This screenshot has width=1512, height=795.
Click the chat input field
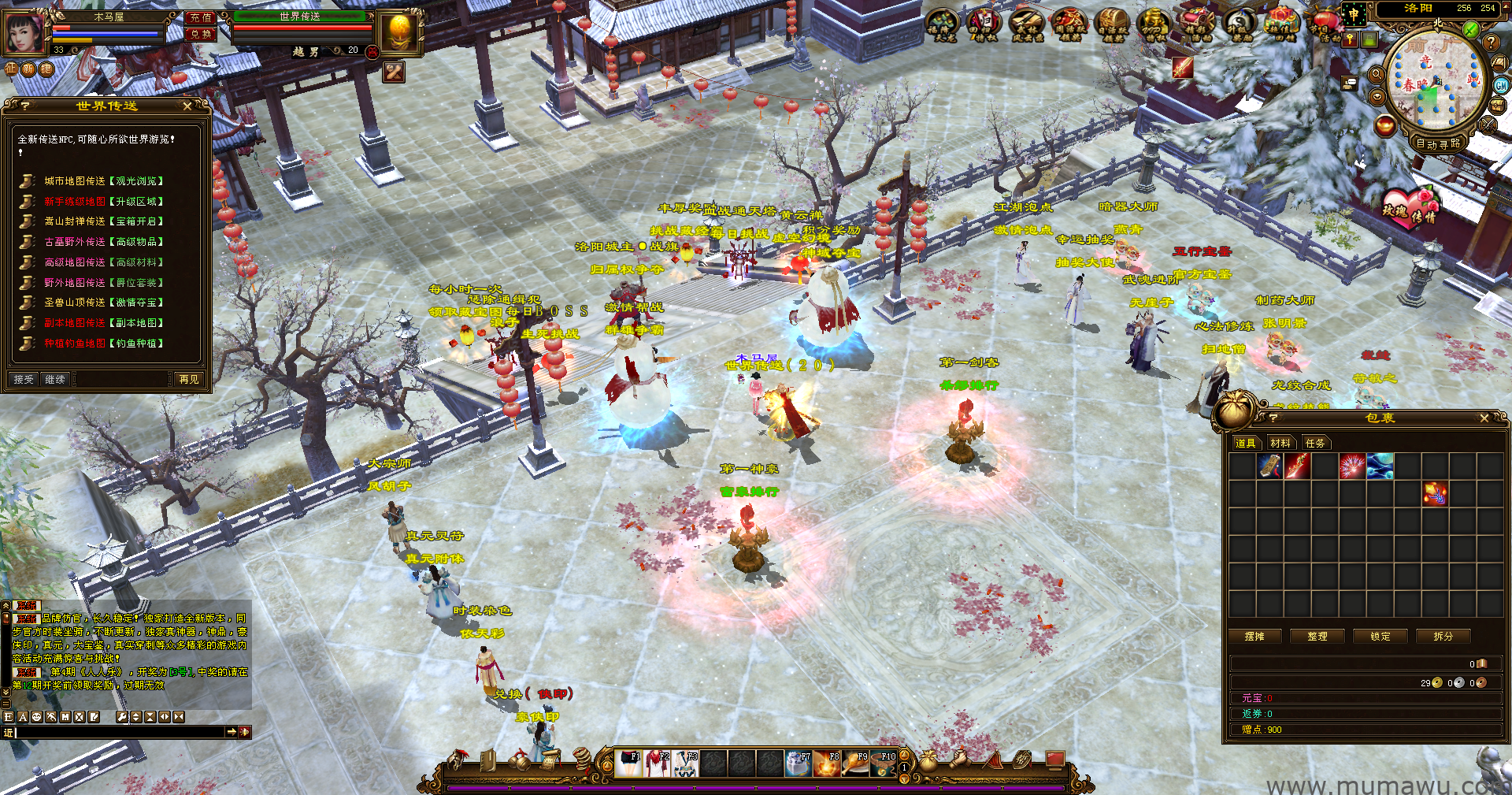coord(118,732)
